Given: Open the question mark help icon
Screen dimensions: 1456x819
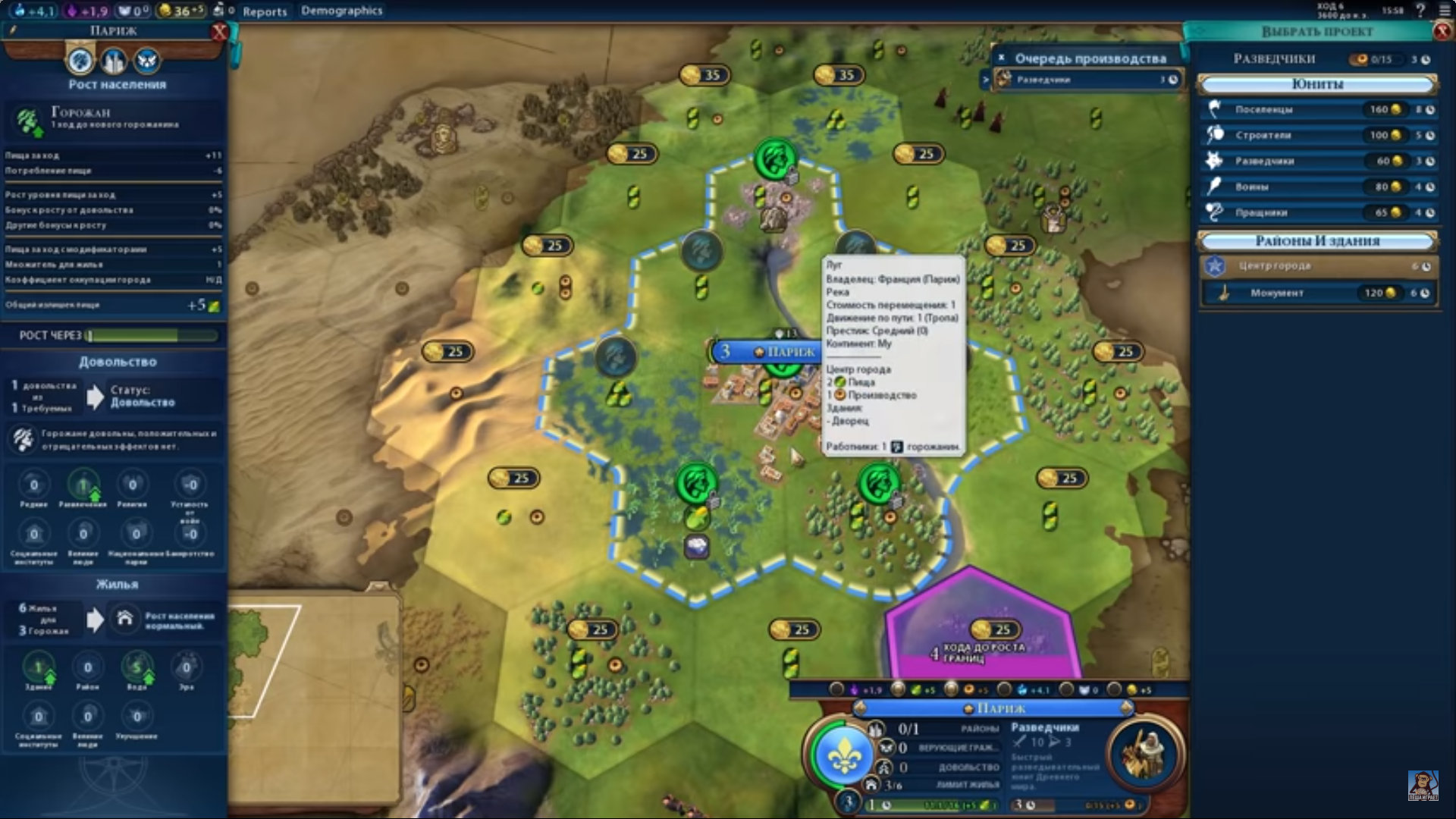Looking at the screenshot, I should pos(1420,11).
